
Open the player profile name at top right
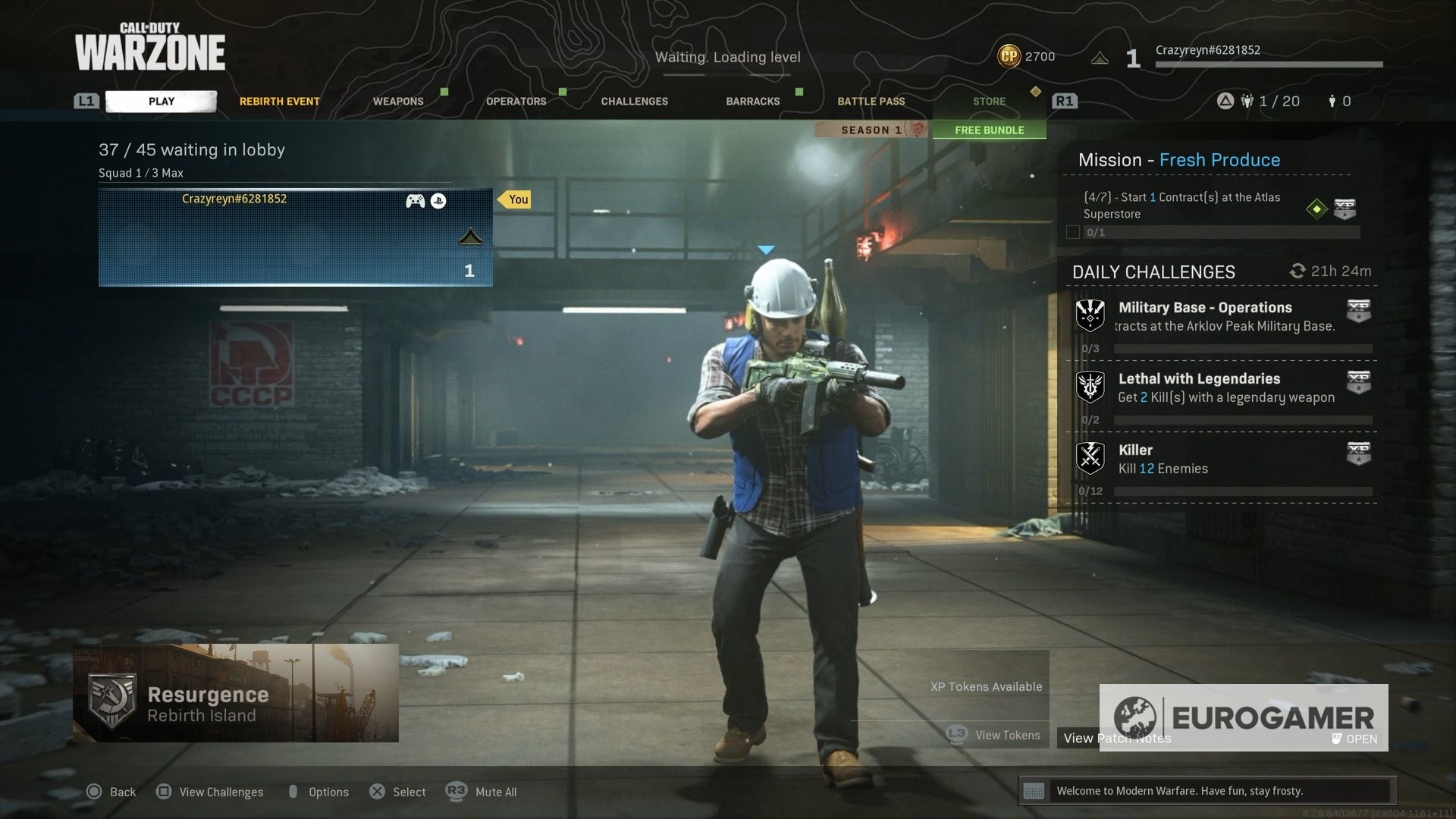[1207, 50]
